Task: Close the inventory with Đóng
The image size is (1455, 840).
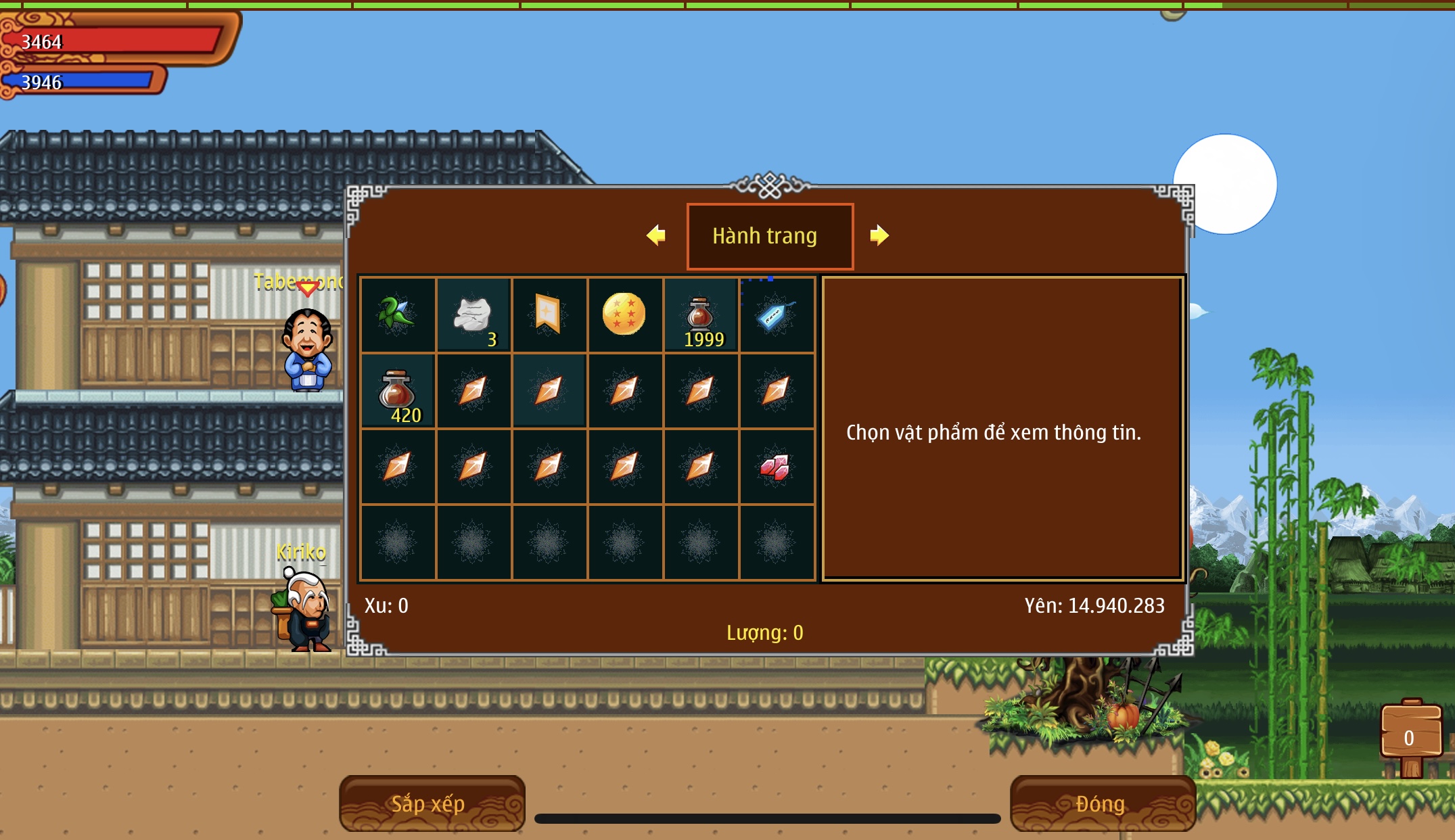Action: pos(1102,803)
